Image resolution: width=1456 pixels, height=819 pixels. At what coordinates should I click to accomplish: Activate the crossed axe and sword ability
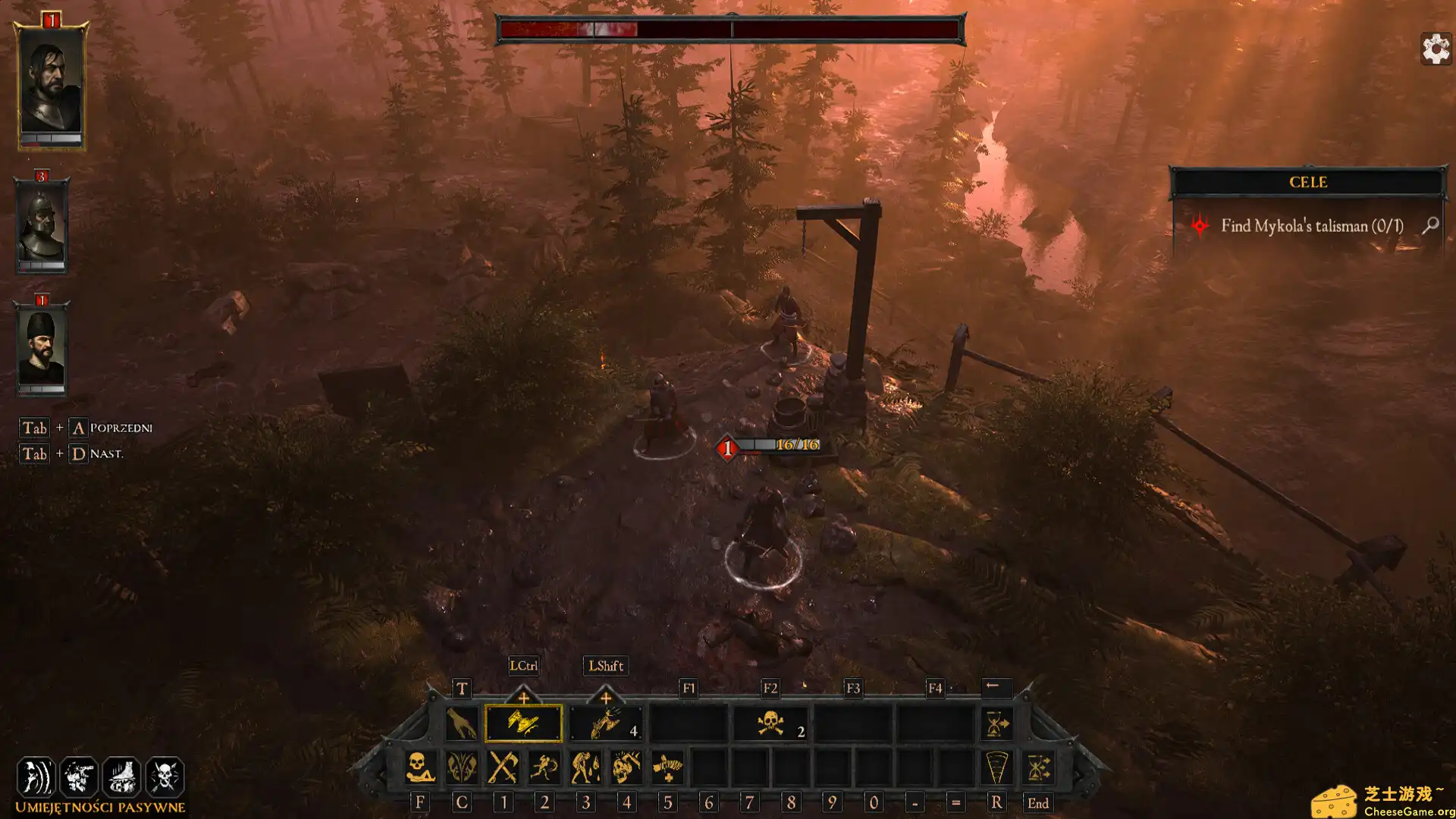coord(503,767)
